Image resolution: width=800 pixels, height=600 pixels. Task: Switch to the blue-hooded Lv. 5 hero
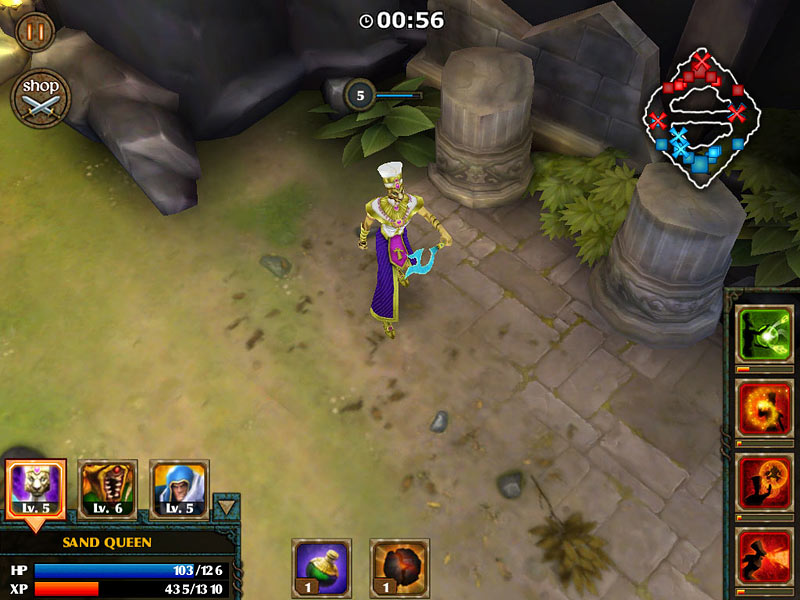179,489
